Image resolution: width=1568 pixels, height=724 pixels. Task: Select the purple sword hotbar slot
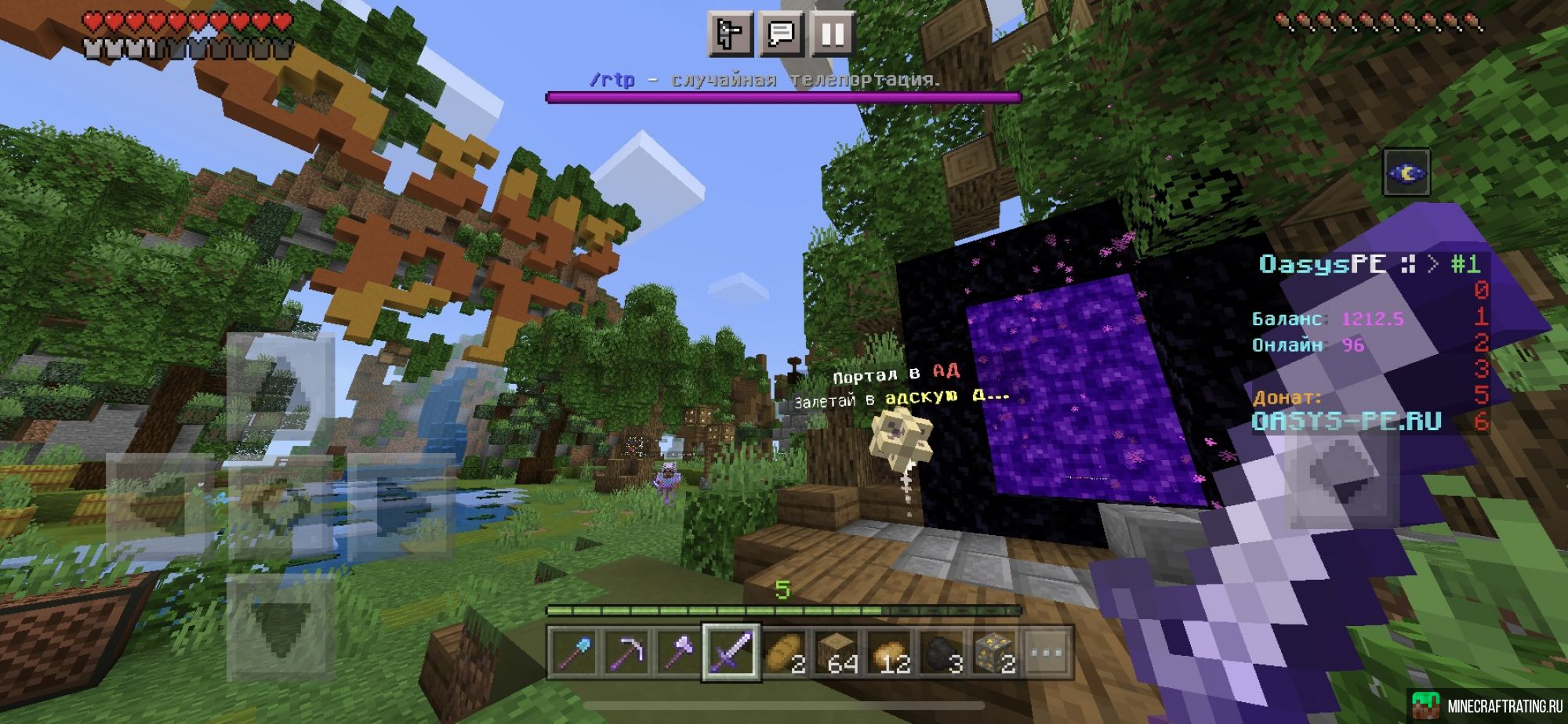point(731,652)
